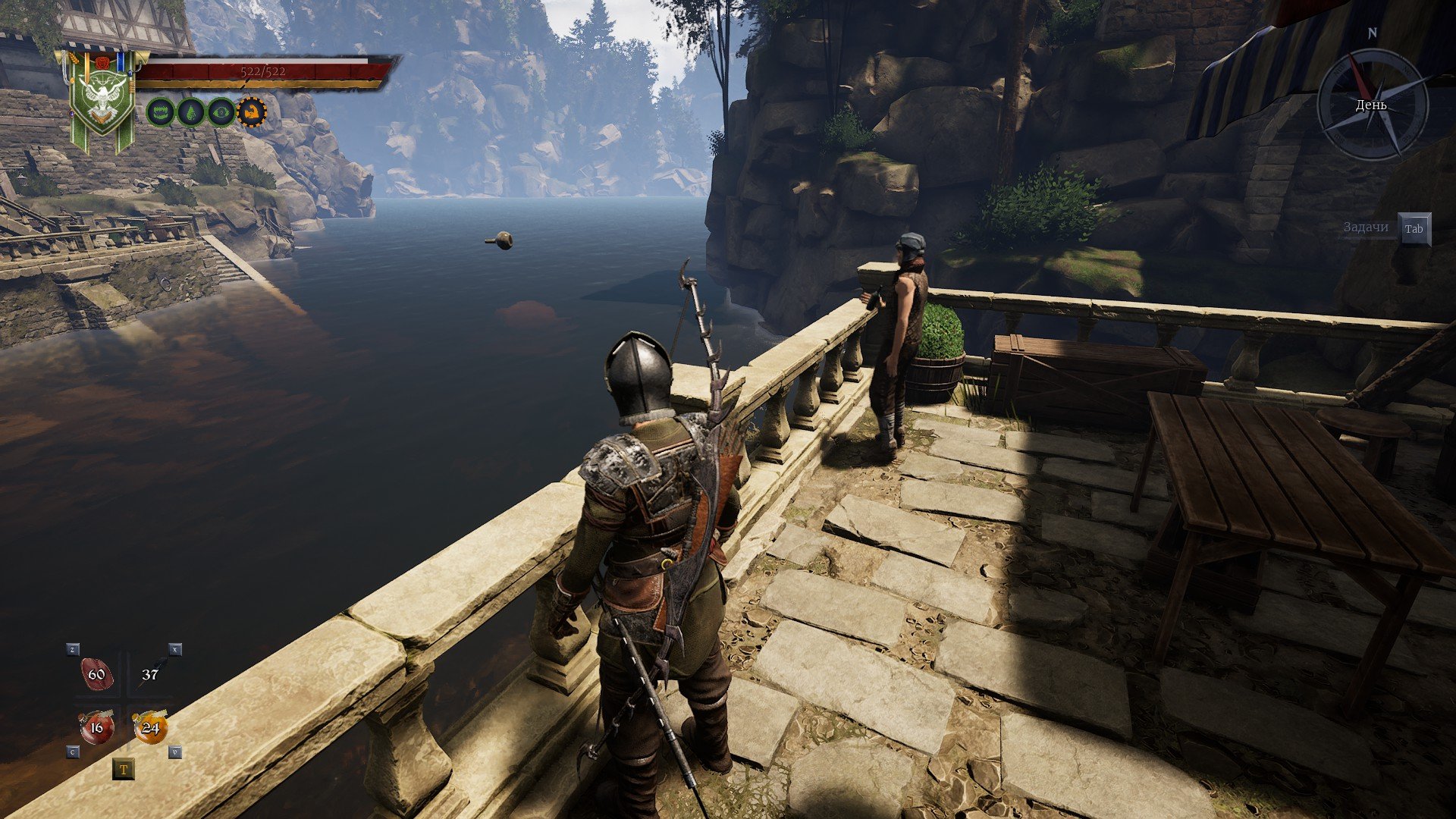Click the orange flexed arm status icon

point(252,112)
